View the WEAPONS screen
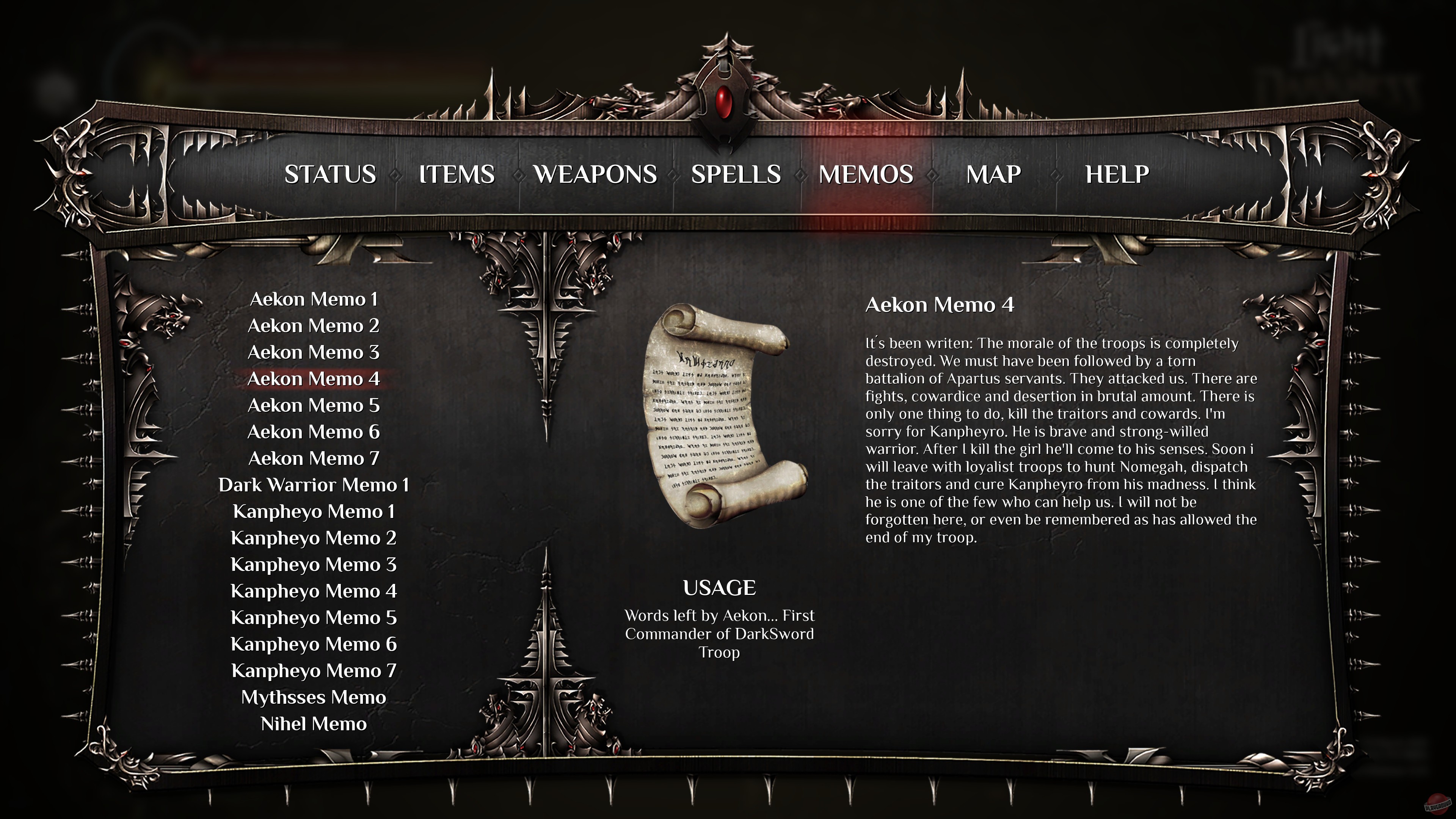The width and height of the screenshot is (1456, 819). [596, 175]
